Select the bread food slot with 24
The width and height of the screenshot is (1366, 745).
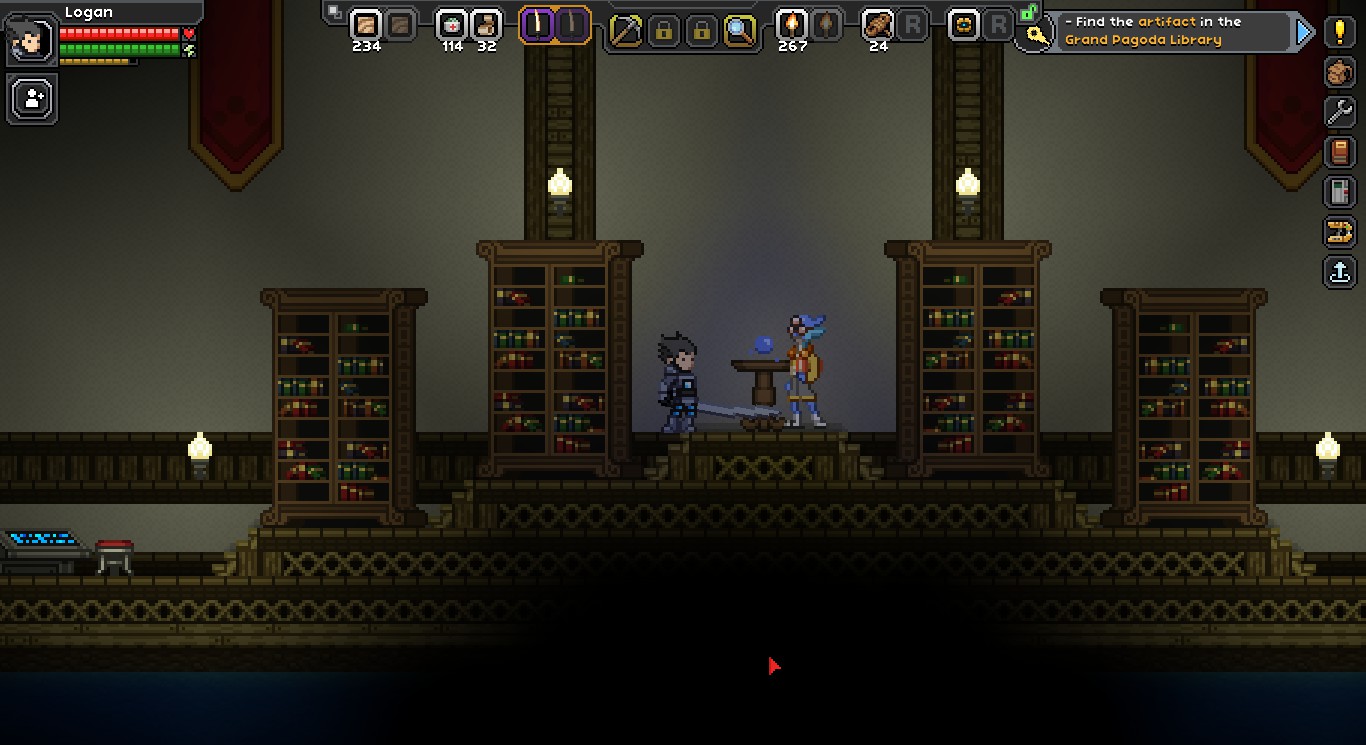(x=878, y=25)
